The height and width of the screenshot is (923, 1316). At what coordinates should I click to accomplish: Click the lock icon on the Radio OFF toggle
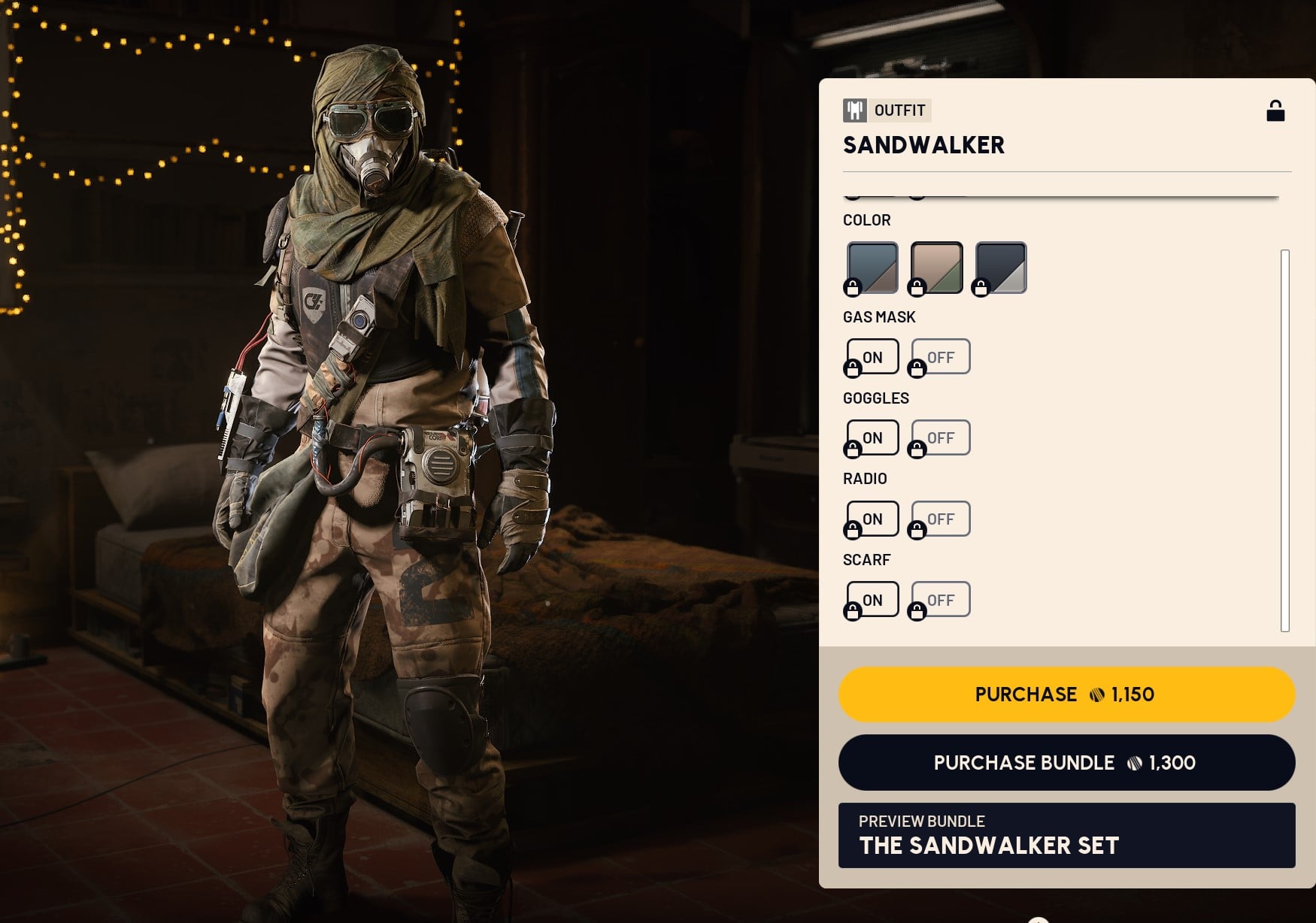pyautogui.click(x=918, y=530)
